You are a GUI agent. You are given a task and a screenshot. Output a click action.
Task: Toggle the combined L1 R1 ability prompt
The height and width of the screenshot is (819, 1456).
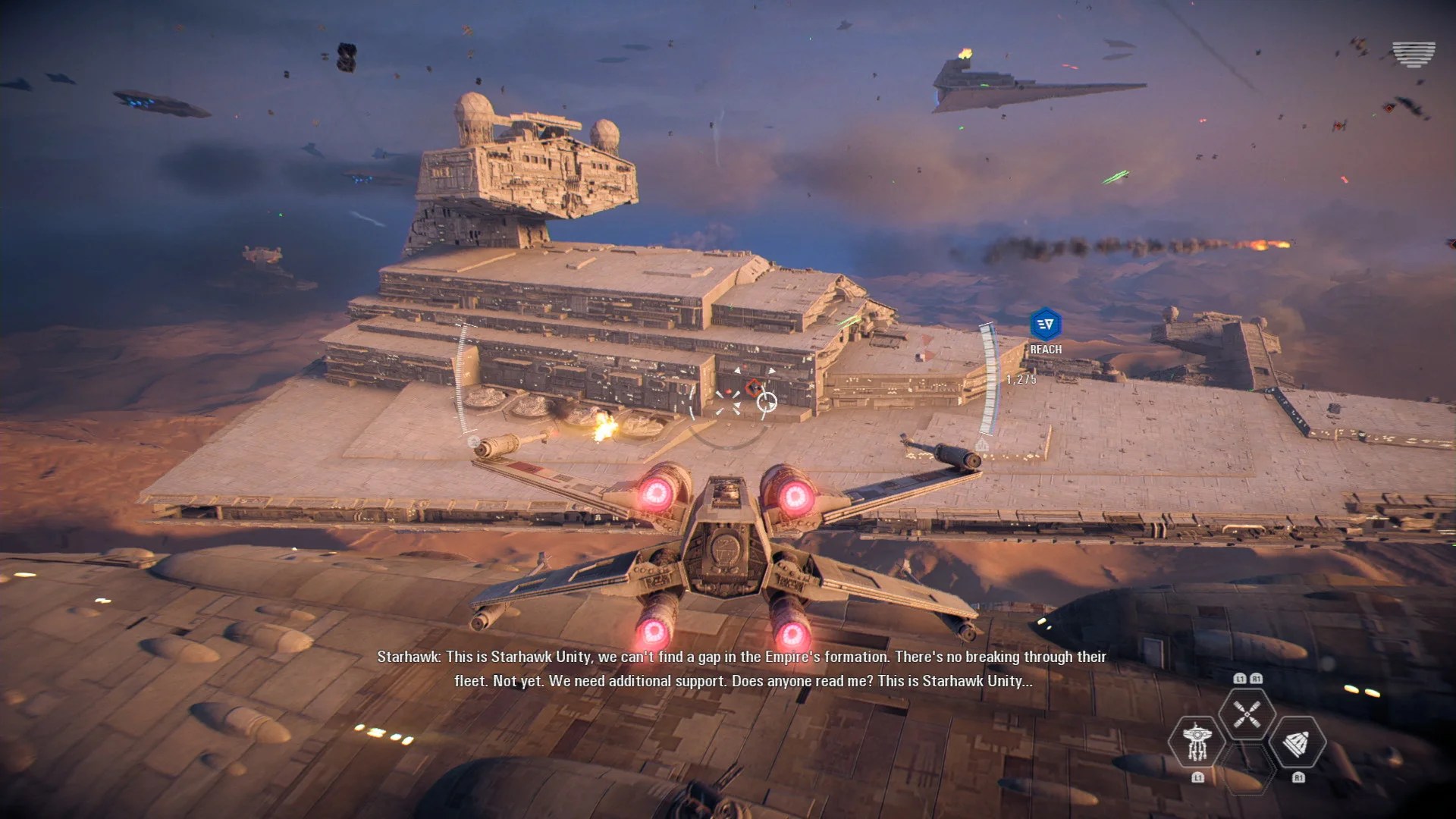pos(1248,679)
